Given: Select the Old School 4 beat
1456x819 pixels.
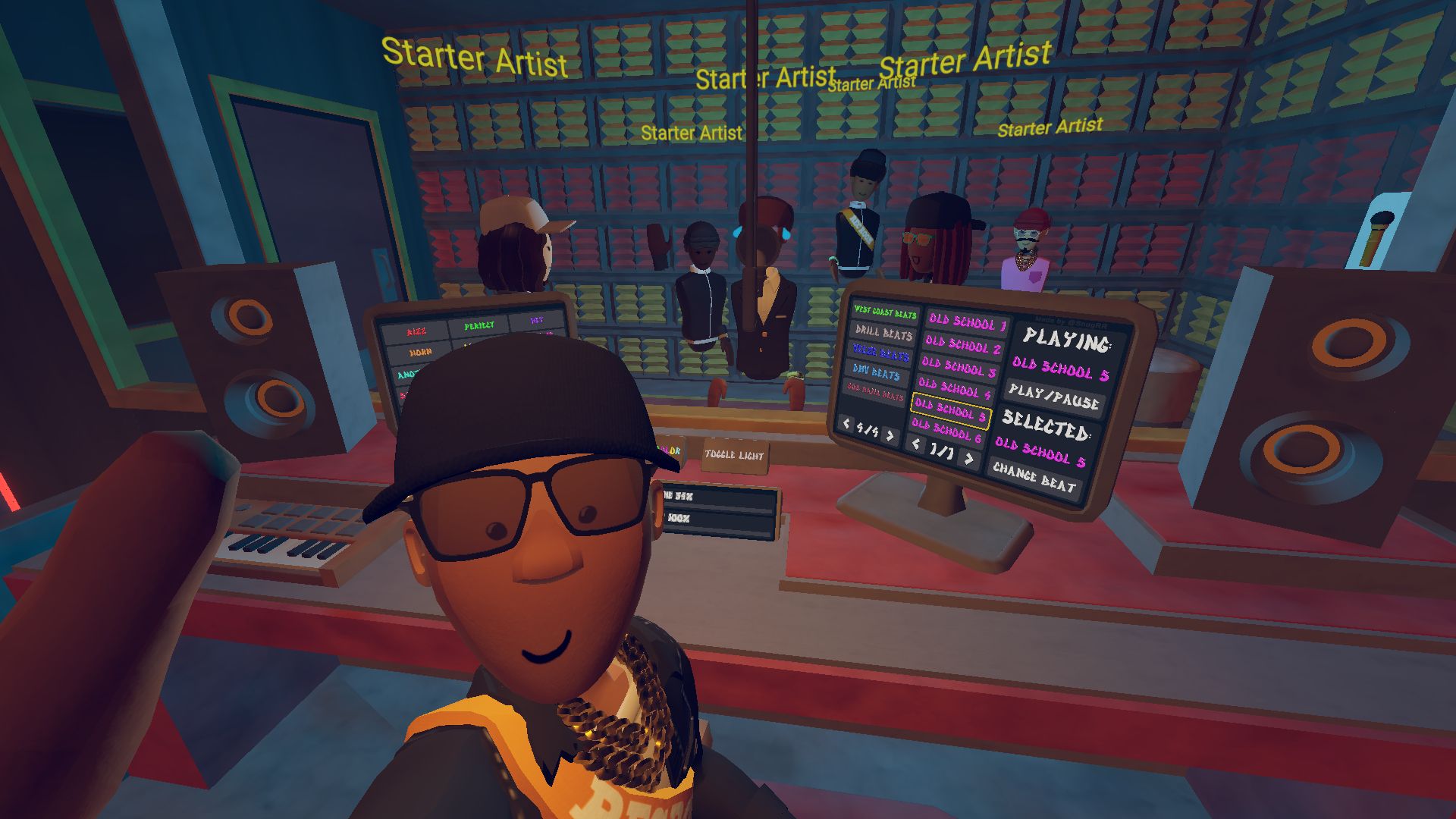Looking at the screenshot, I should coord(954,389).
